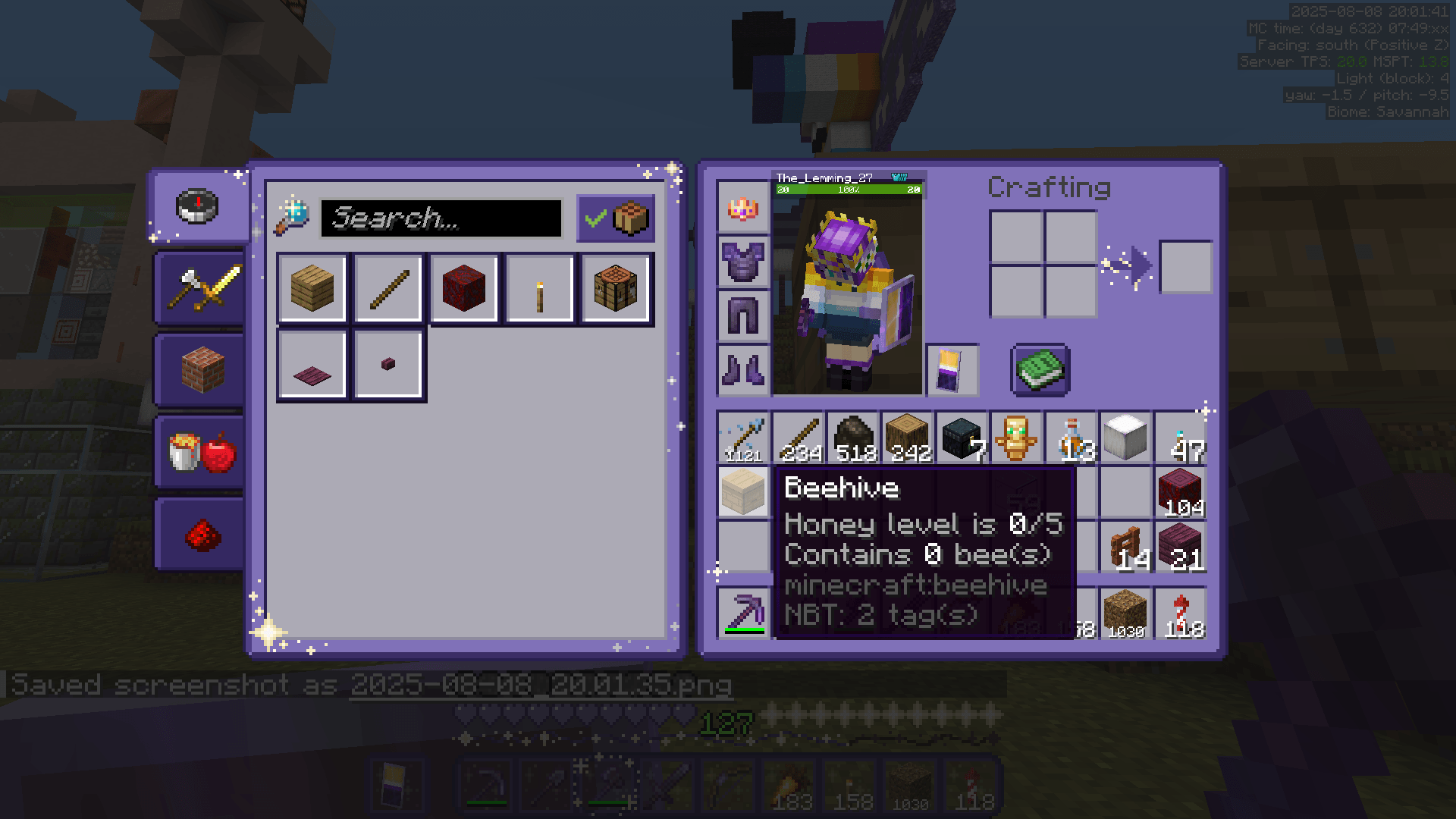Click the netherite chestplate armor slot
This screenshot has height=819, width=1456.
tap(742, 265)
